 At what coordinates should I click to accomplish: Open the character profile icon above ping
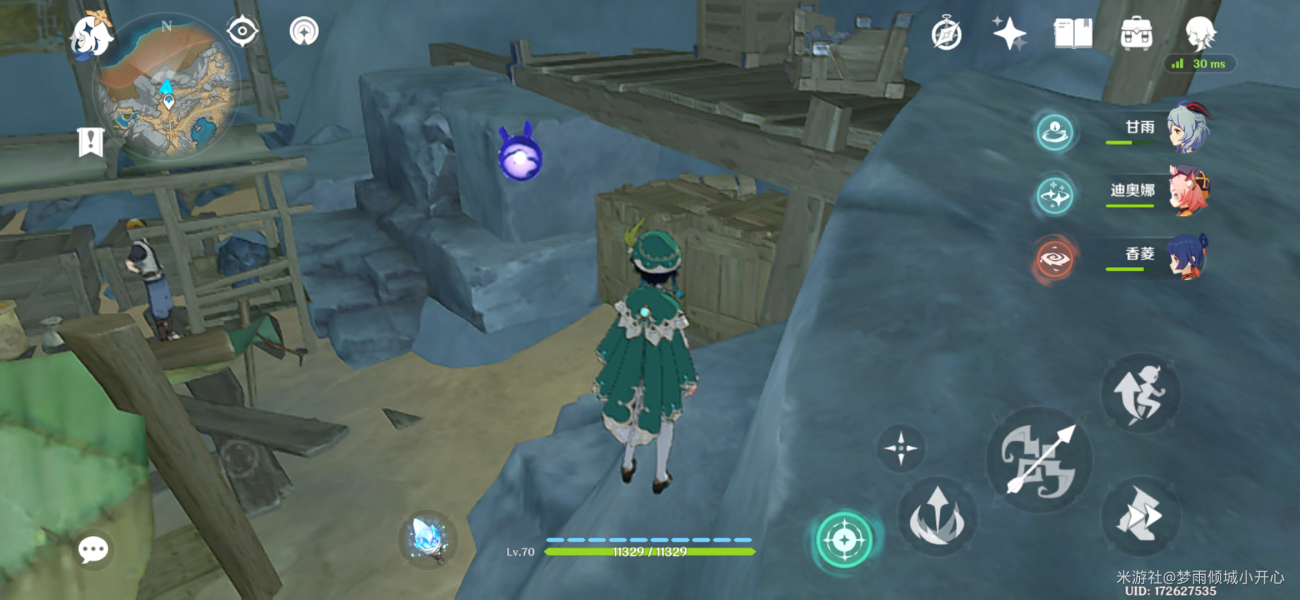(1199, 33)
